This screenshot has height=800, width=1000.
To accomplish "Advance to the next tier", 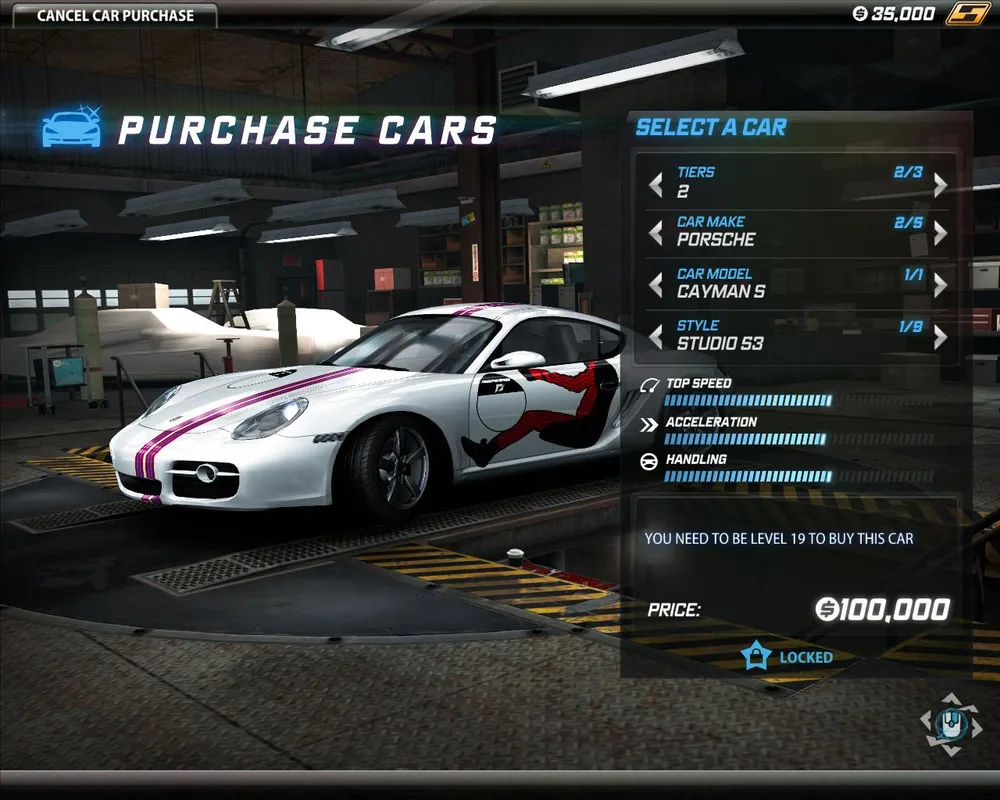I will [x=940, y=184].
